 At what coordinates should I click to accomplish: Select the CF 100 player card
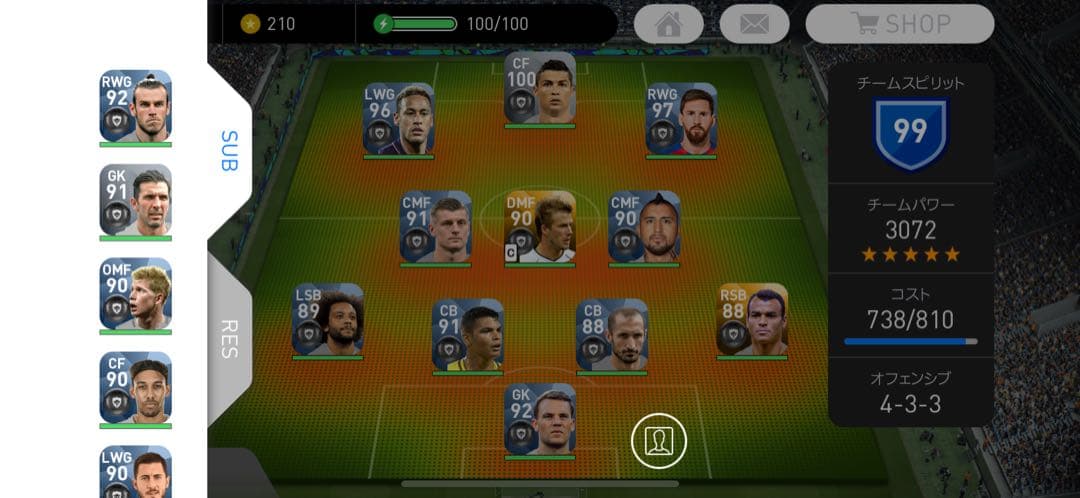click(540, 88)
